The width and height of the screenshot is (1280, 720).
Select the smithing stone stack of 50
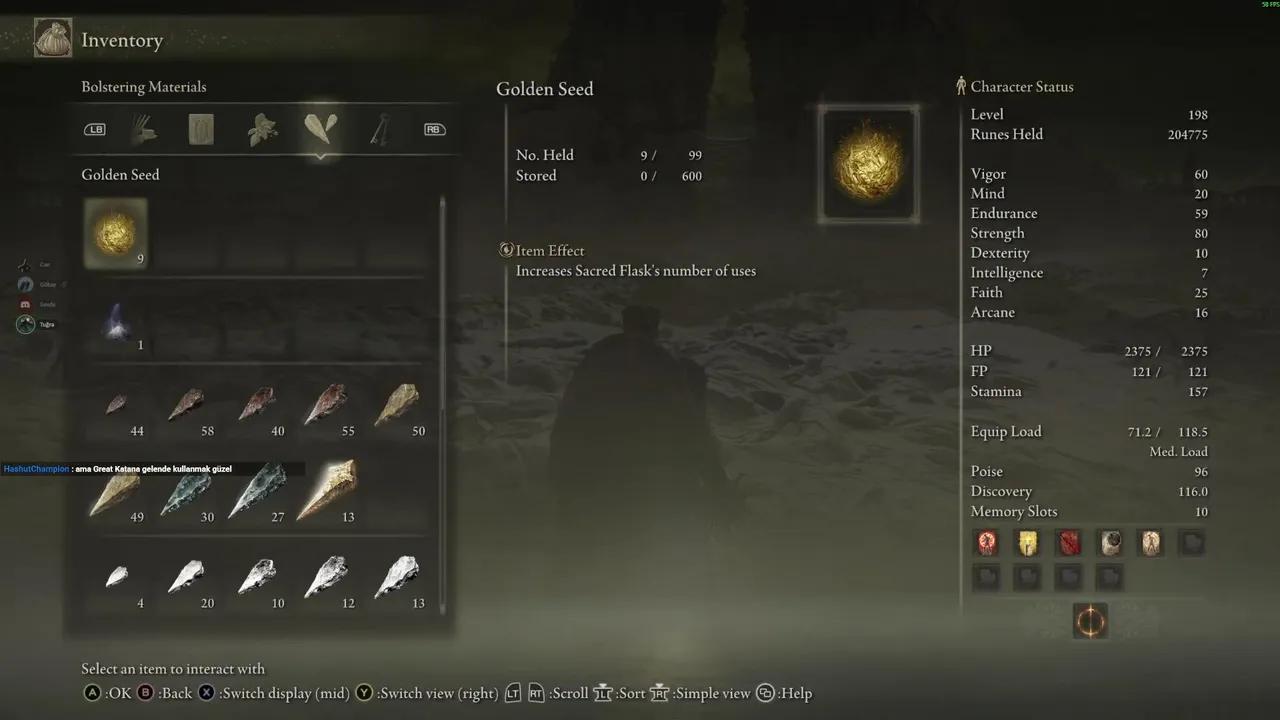[396, 405]
